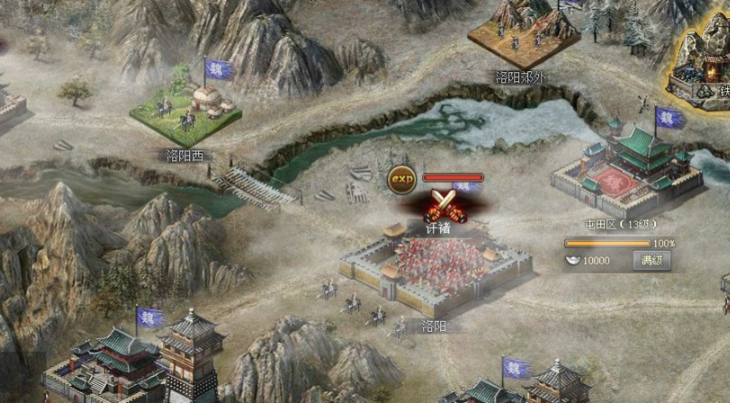The height and width of the screenshot is (403, 730).
Task: Click the 满级 max-level button
Action: pos(653,261)
